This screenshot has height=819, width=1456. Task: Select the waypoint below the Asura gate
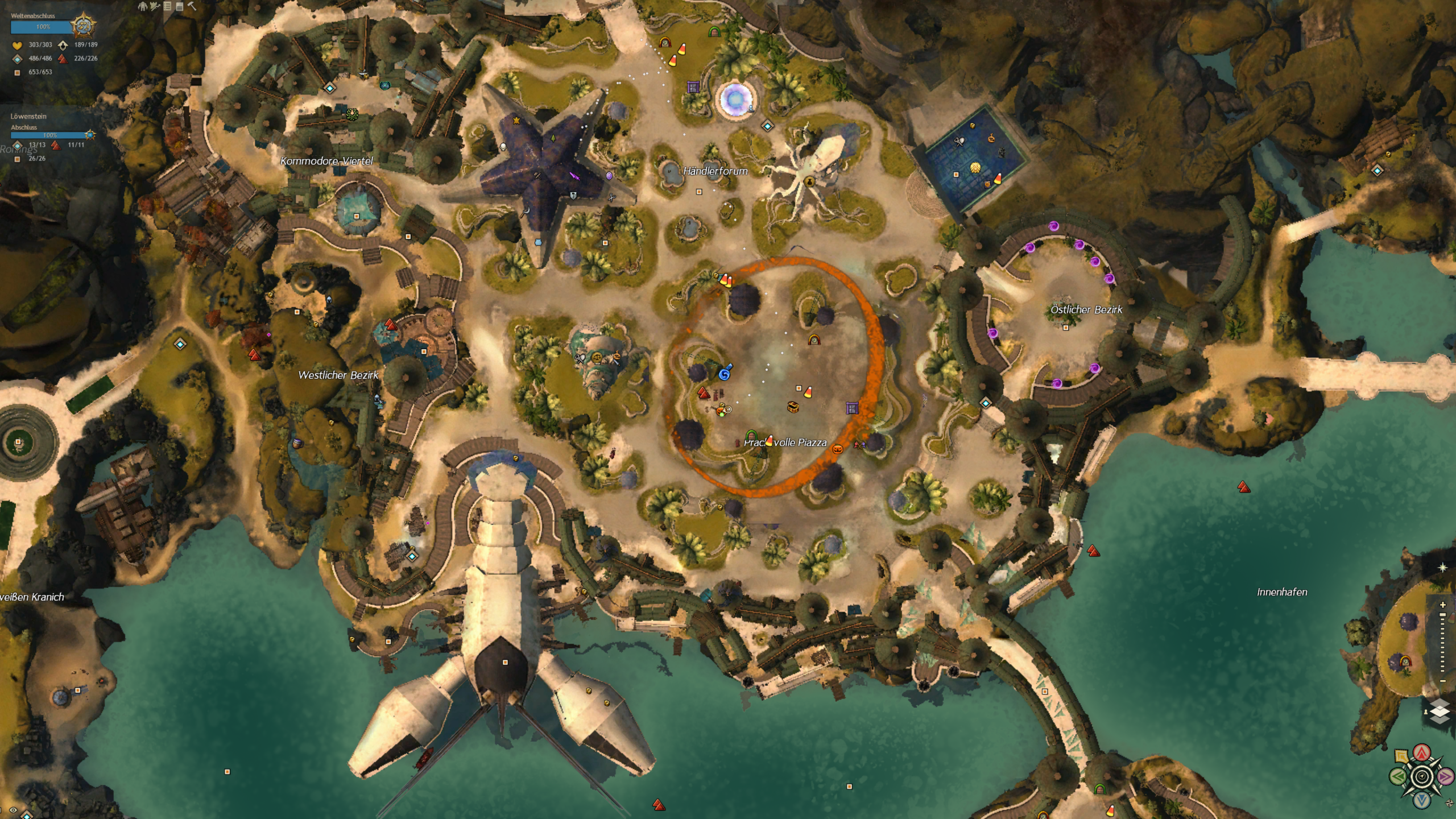[767, 126]
